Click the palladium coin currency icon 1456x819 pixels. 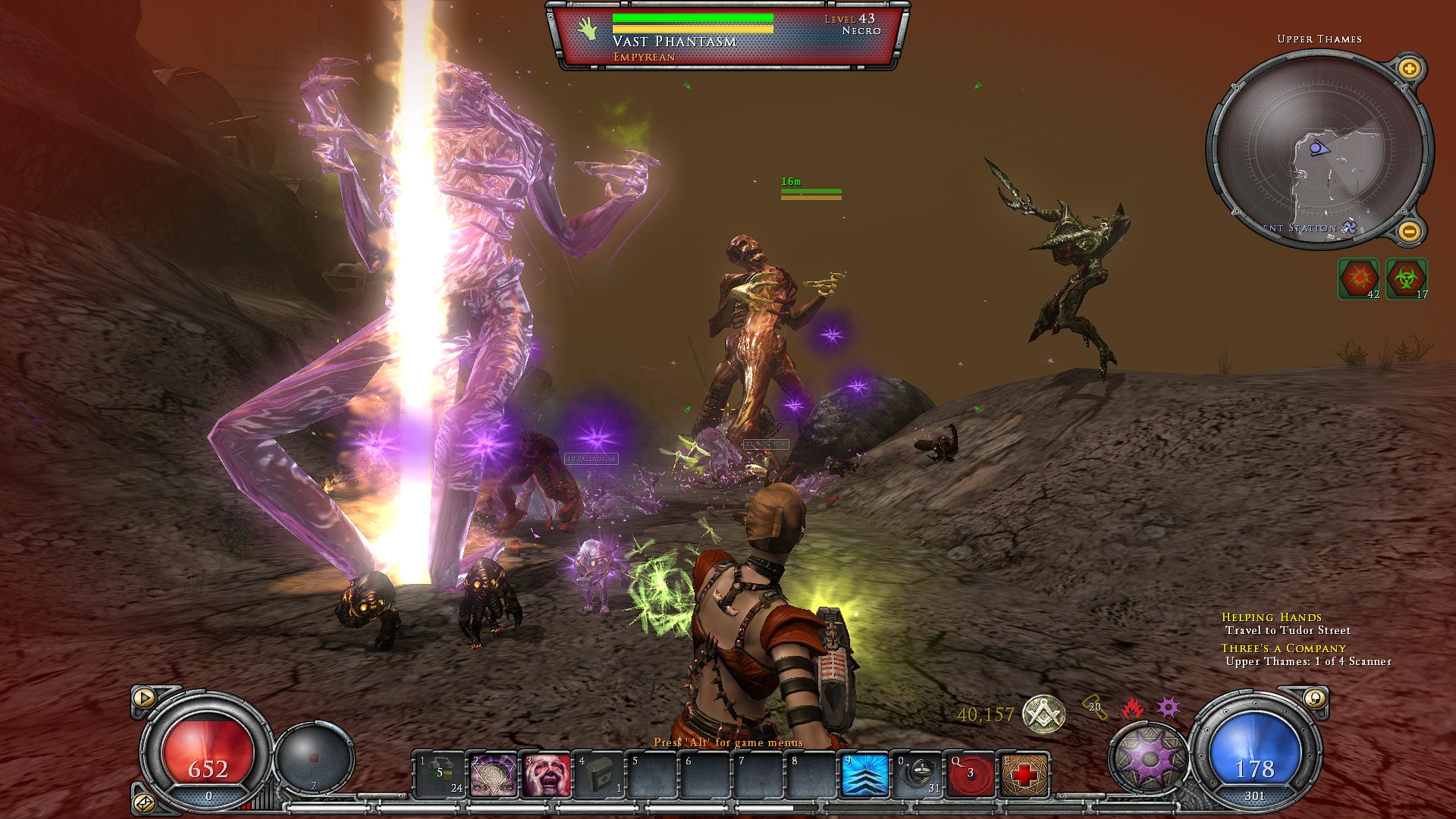coord(1043,714)
